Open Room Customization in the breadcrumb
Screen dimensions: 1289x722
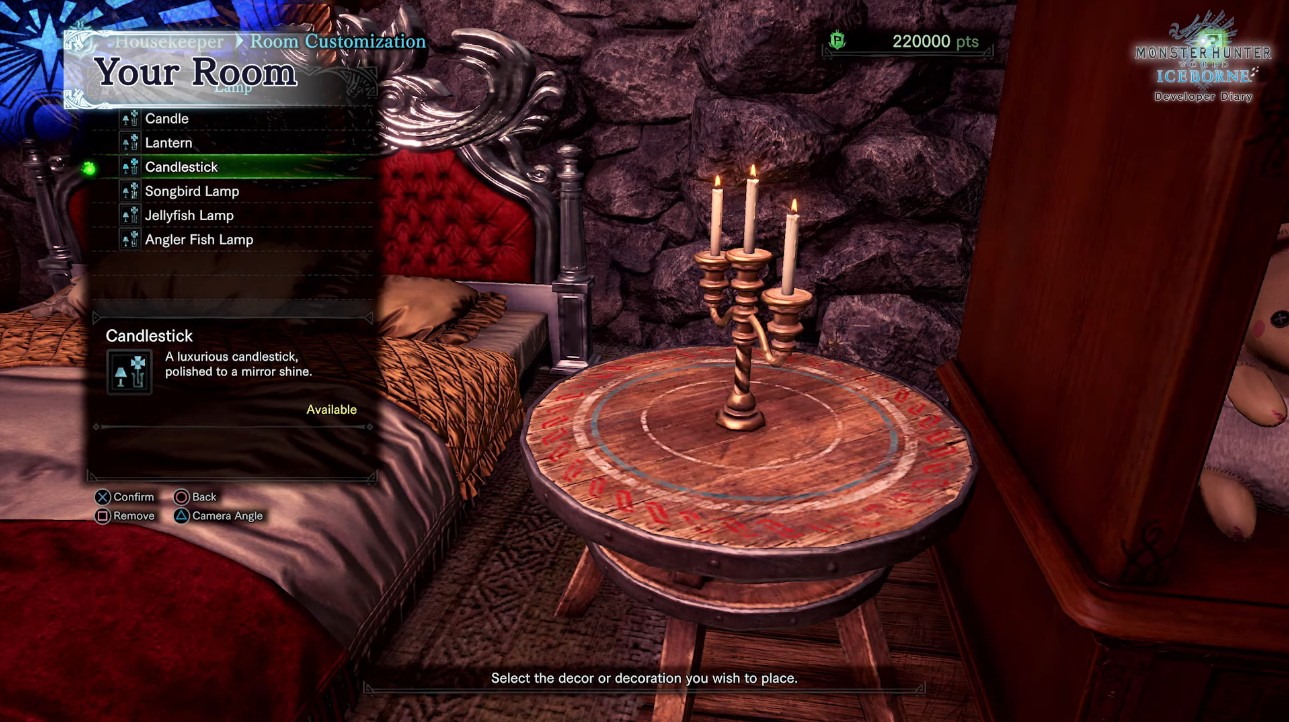click(x=338, y=42)
